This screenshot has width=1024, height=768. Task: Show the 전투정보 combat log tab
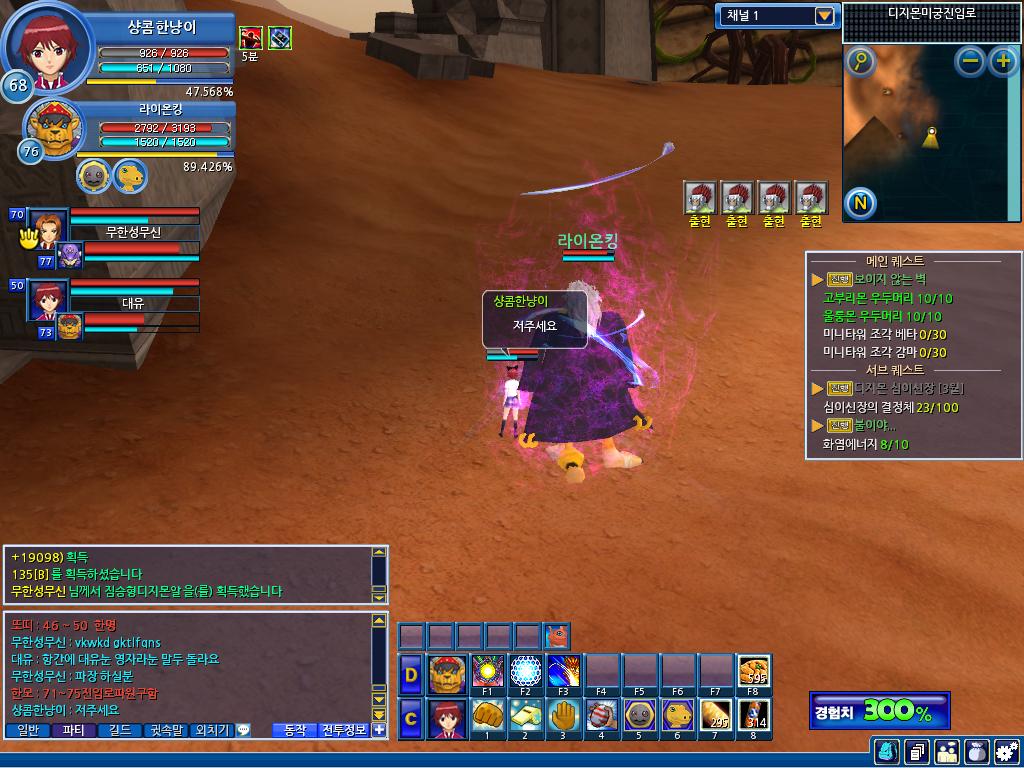coord(344,730)
